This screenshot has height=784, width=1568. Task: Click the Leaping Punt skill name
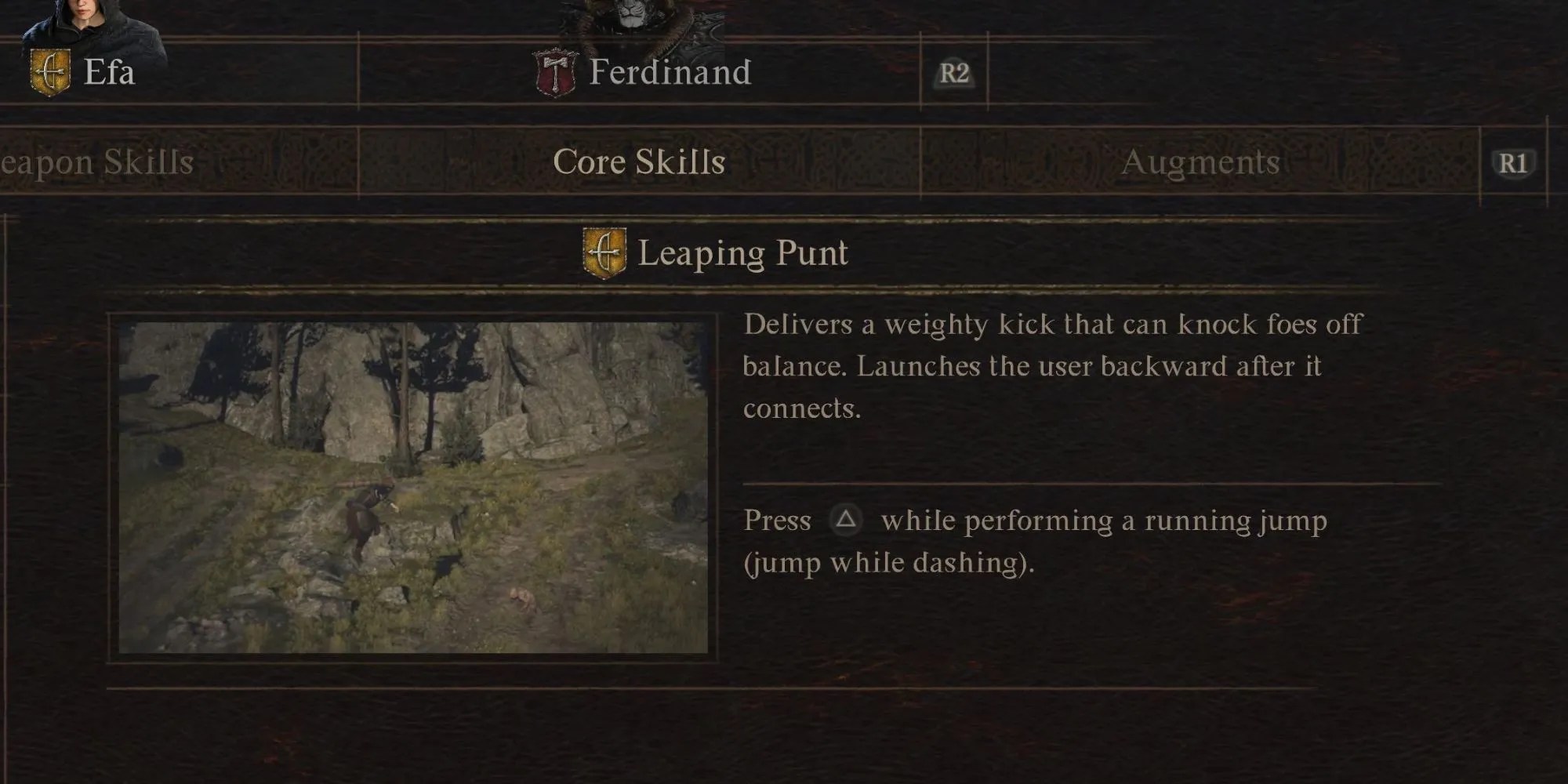click(x=745, y=252)
